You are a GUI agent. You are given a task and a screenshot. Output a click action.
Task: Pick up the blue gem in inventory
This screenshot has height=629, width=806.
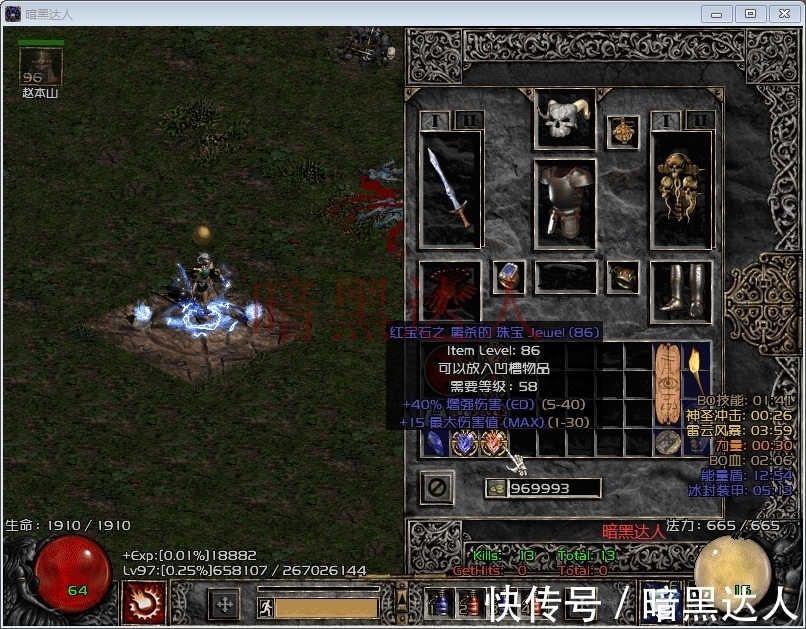click(x=437, y=443)
